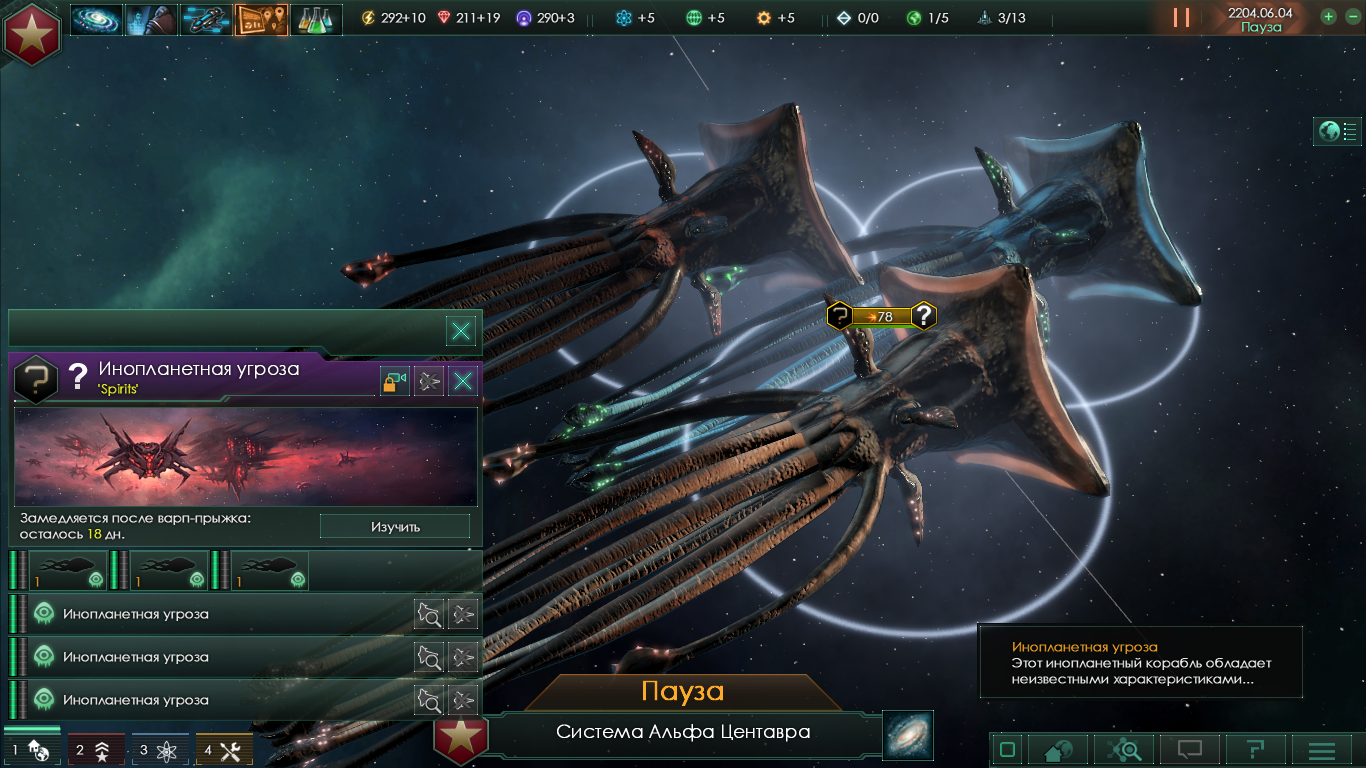Close the Инопланетная угроза fleet panel
Screen dimensions: 1366x768
[x=461, y=380]
